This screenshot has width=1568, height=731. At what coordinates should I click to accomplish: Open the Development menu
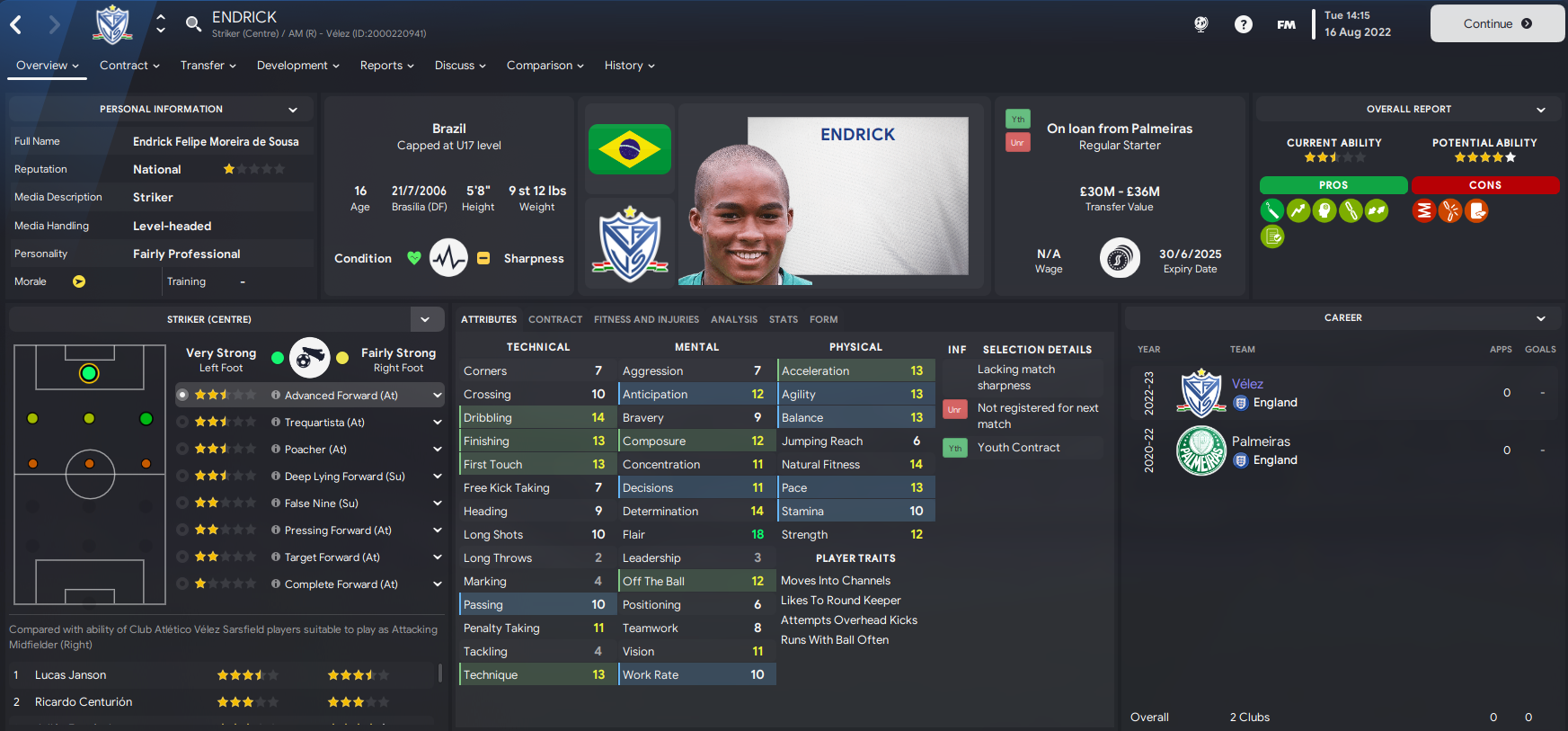pos(297,66)
